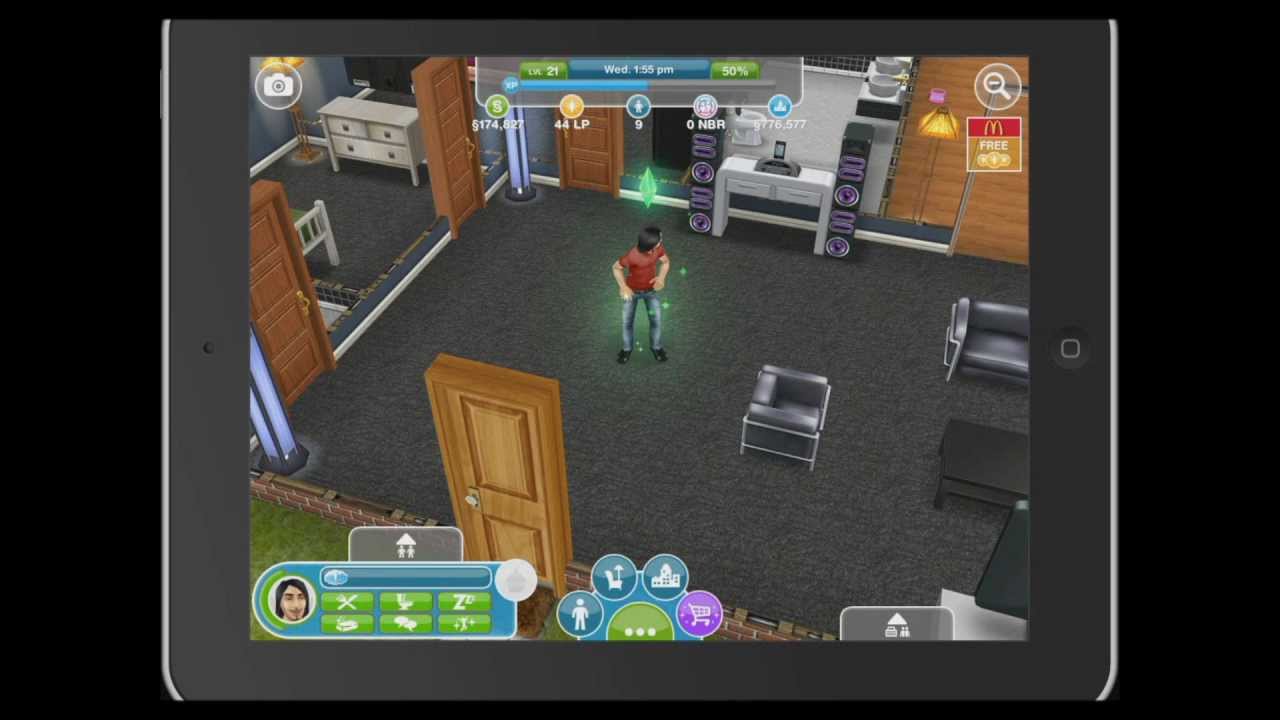The height and width of the screenshot is (720, 1280).
Task: Tap the Simoleons currency icon
Action: pyautogui.click(x=497, y=106)
